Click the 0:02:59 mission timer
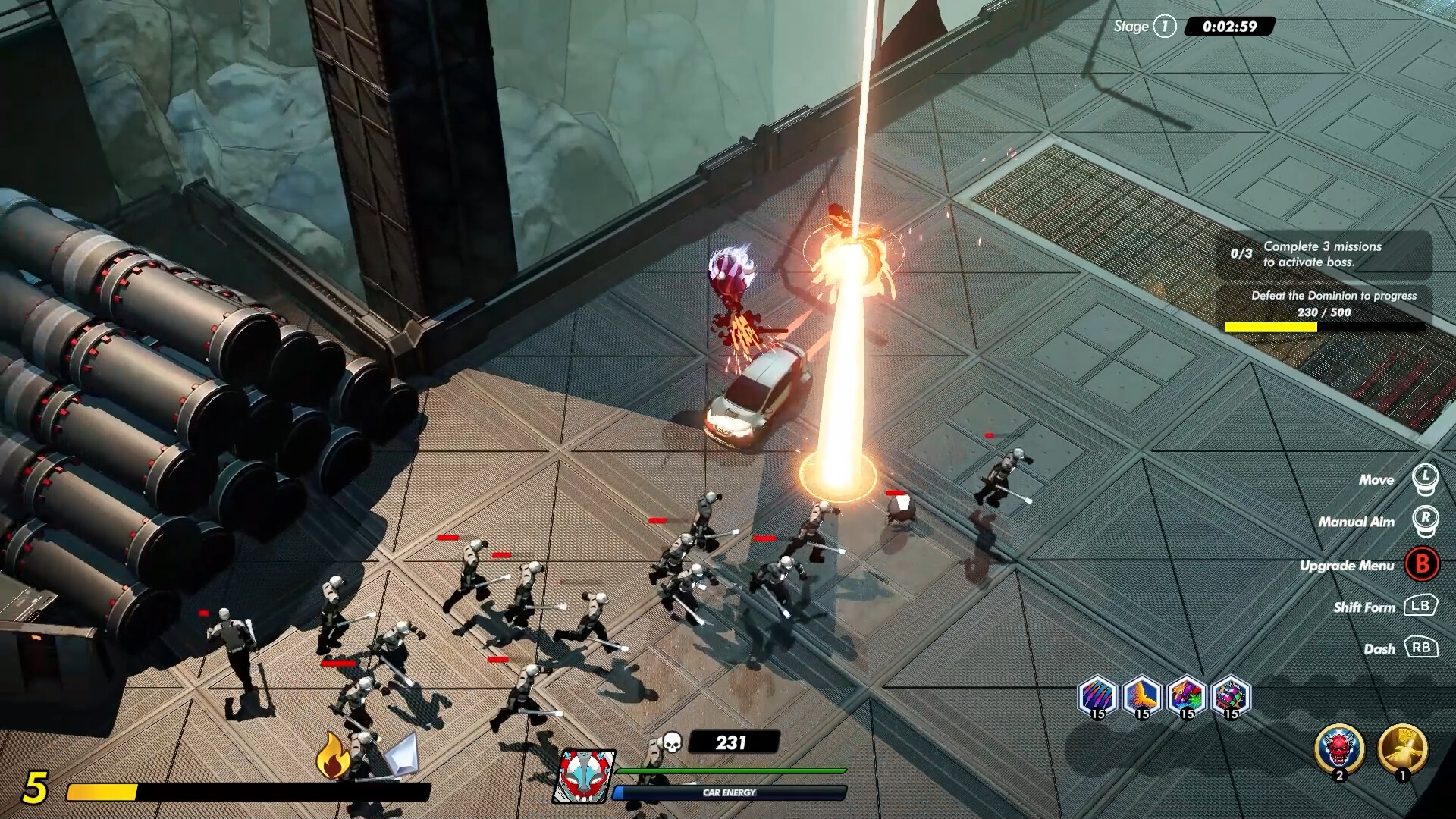Viewport: 1456px width, 819px height. pos(1231,25)
